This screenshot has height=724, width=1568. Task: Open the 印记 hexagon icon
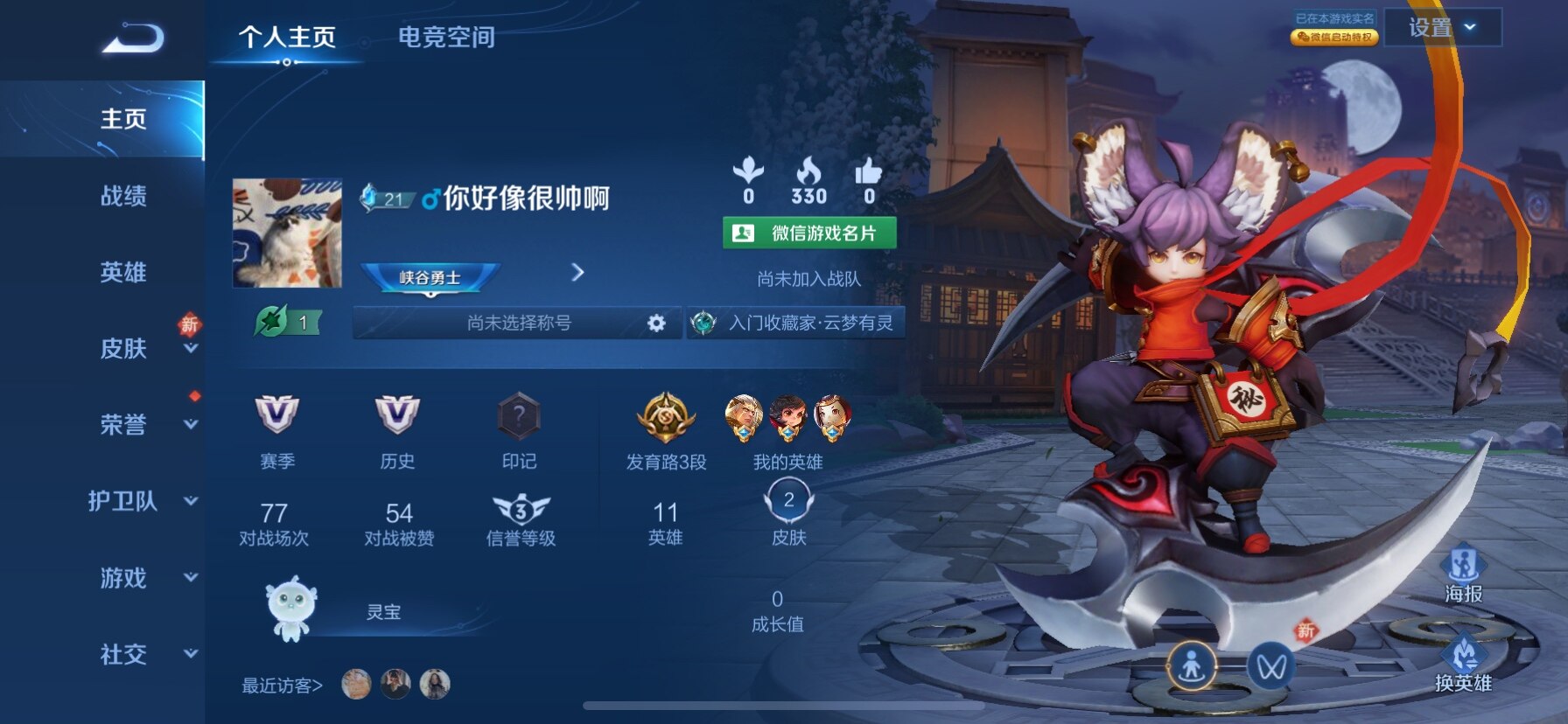pyautogui.click(x=519, y=416)
